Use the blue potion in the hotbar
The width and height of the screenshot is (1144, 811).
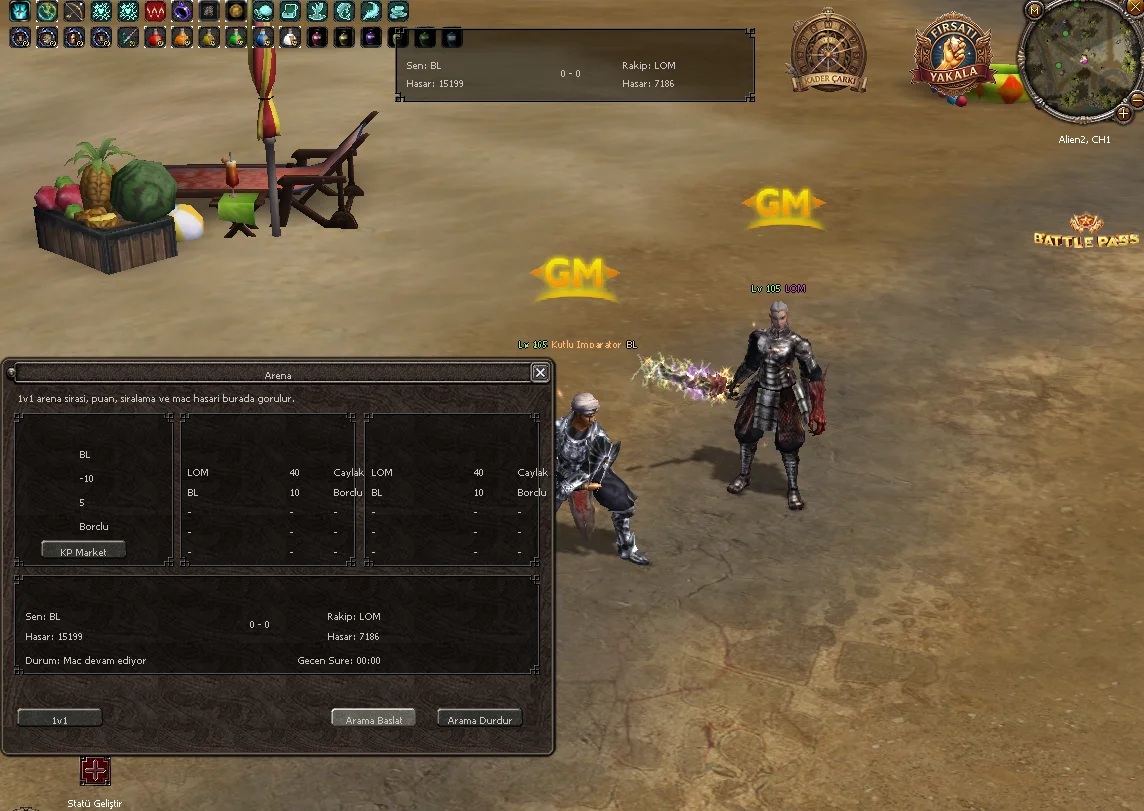[x=263, y=38]
